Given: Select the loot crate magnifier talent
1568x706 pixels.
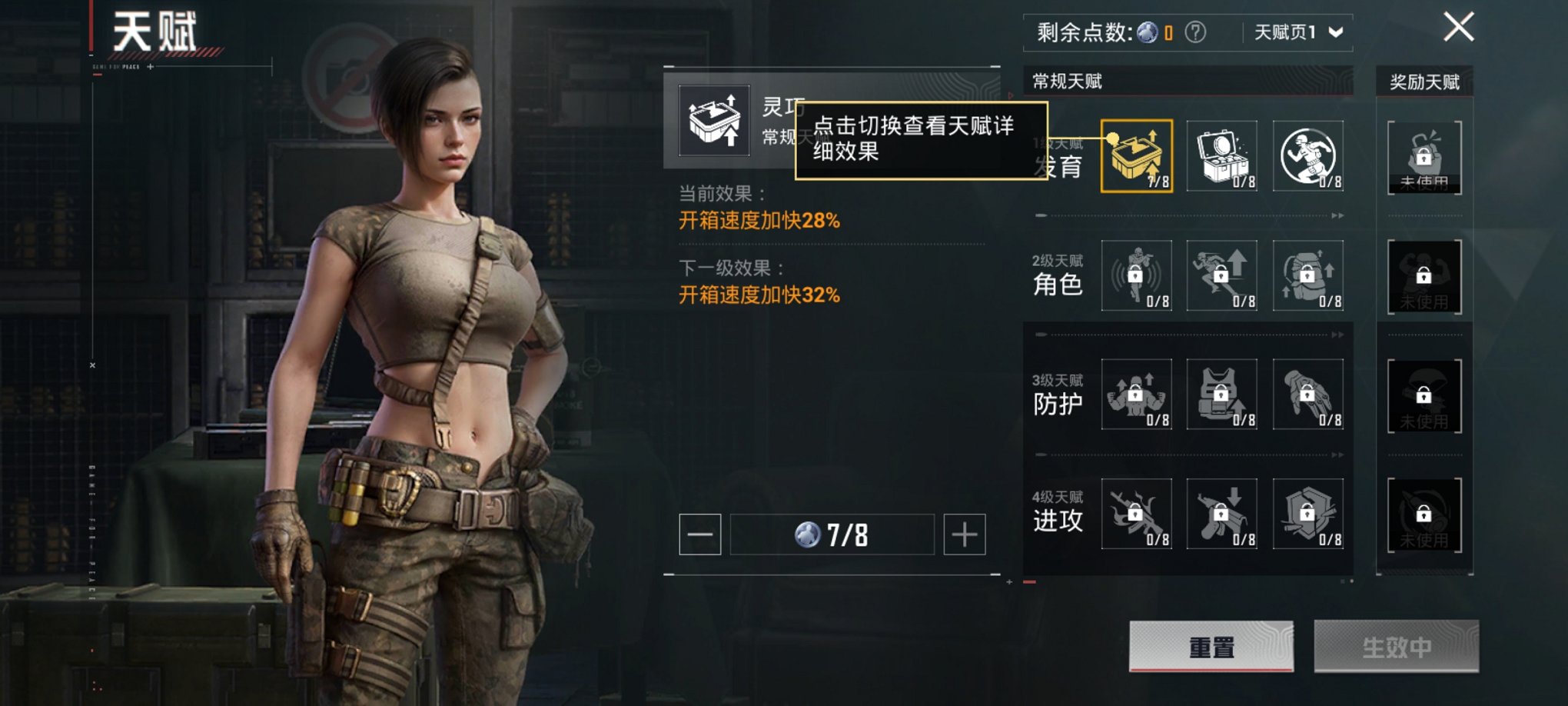Looking at the screenshot, I should coord(1222,156).
